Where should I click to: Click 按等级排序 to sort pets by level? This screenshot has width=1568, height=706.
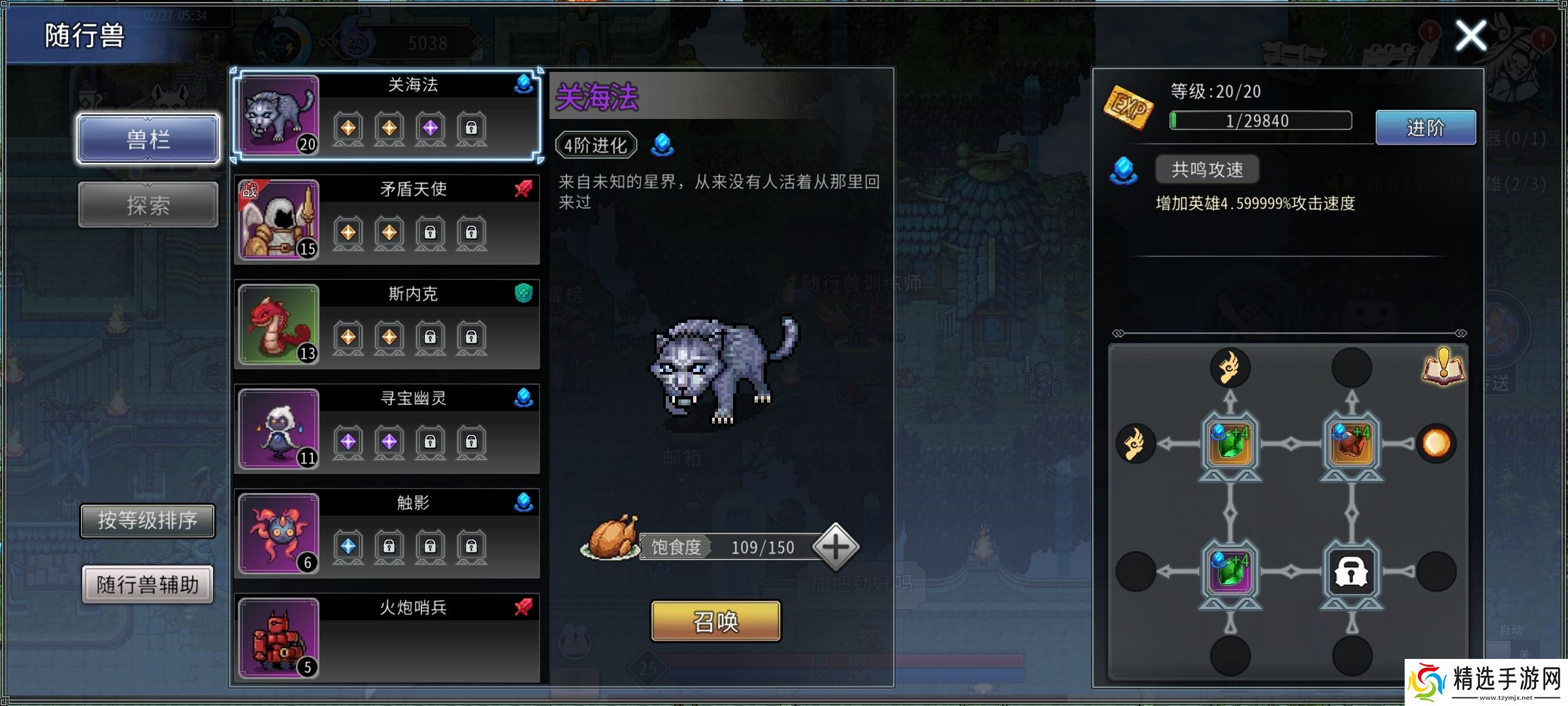point(148,521)
